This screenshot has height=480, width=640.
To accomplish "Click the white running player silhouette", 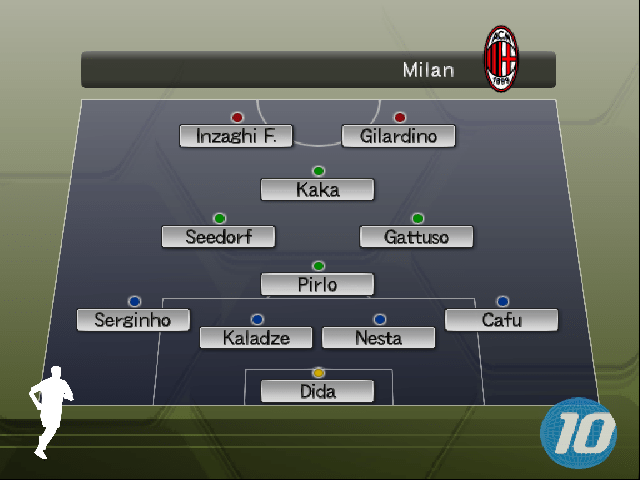I will 49,412.
